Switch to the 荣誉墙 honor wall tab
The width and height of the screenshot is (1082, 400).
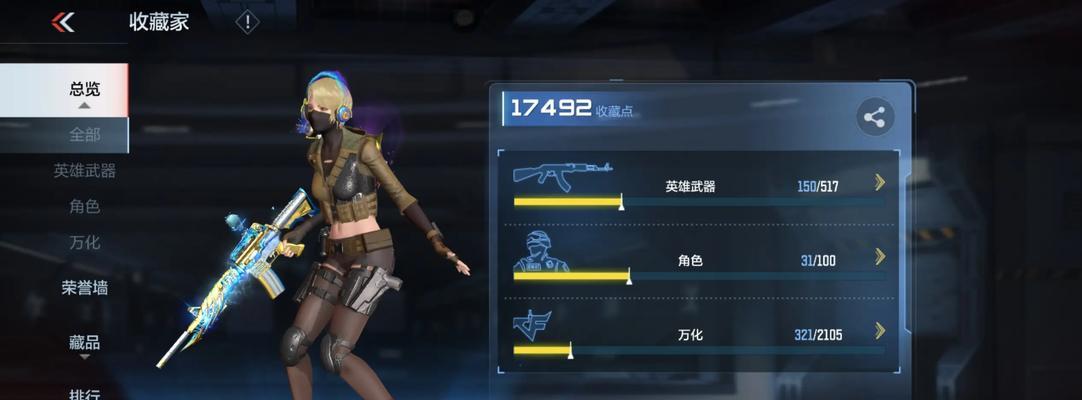84,288
